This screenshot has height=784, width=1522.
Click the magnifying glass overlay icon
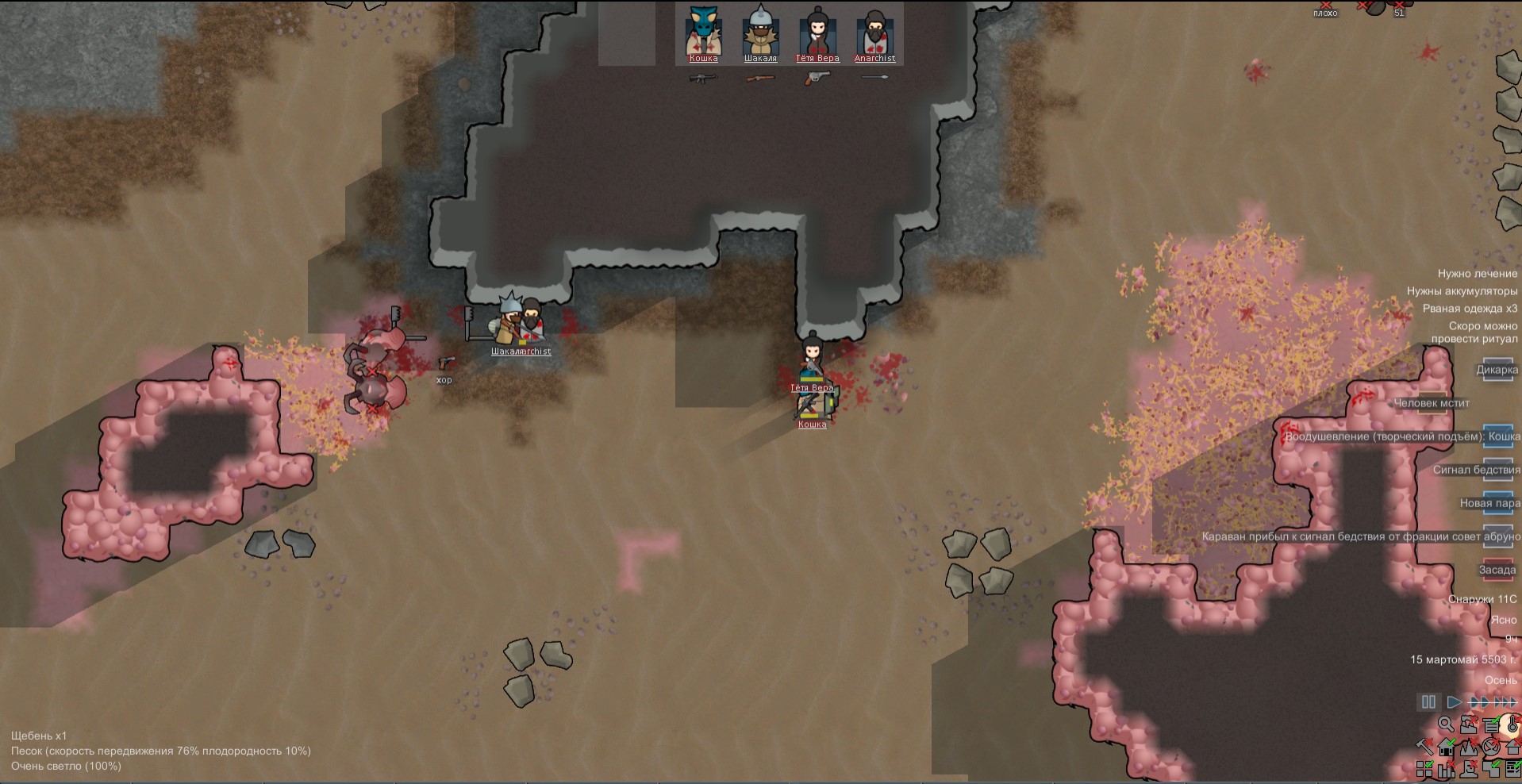[1446, 724]
